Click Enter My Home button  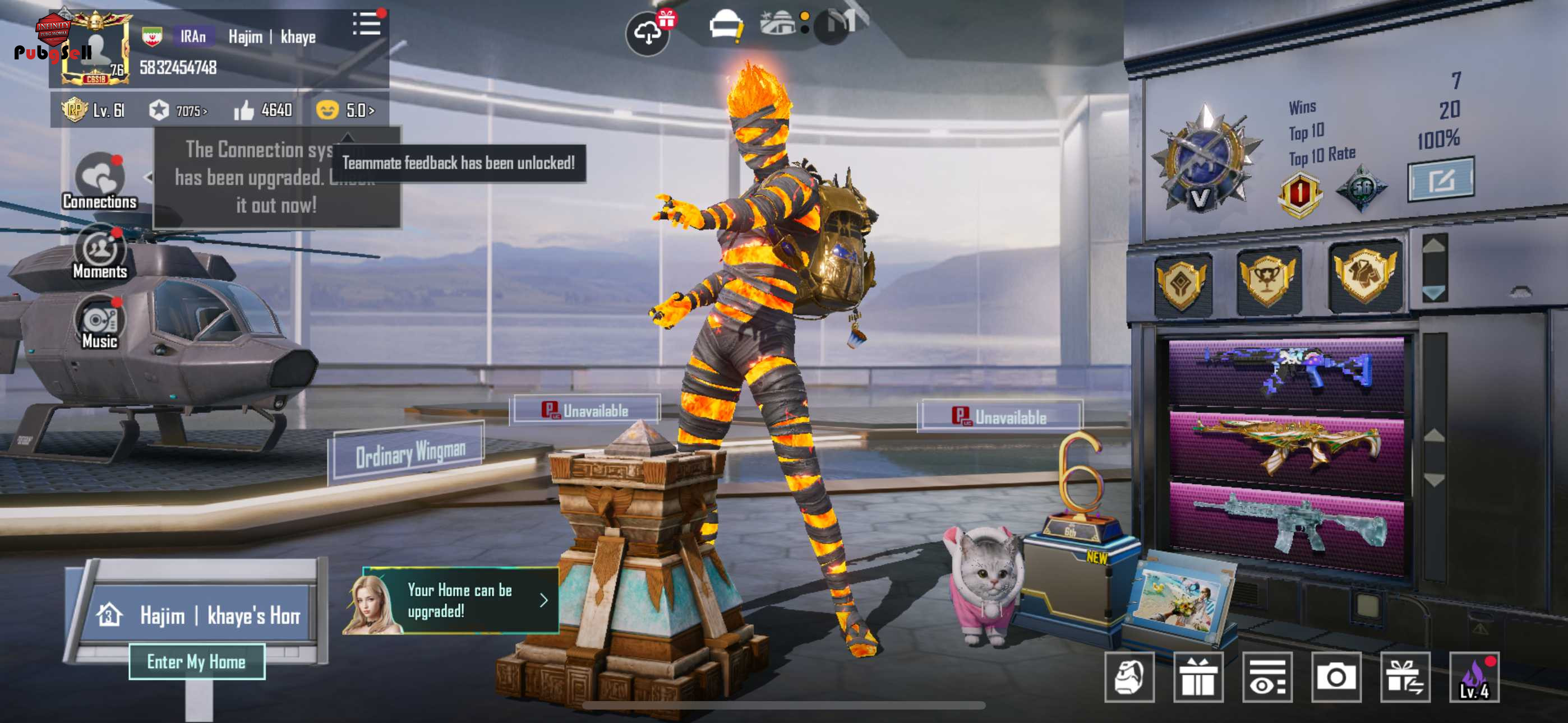tap(197, 661)
